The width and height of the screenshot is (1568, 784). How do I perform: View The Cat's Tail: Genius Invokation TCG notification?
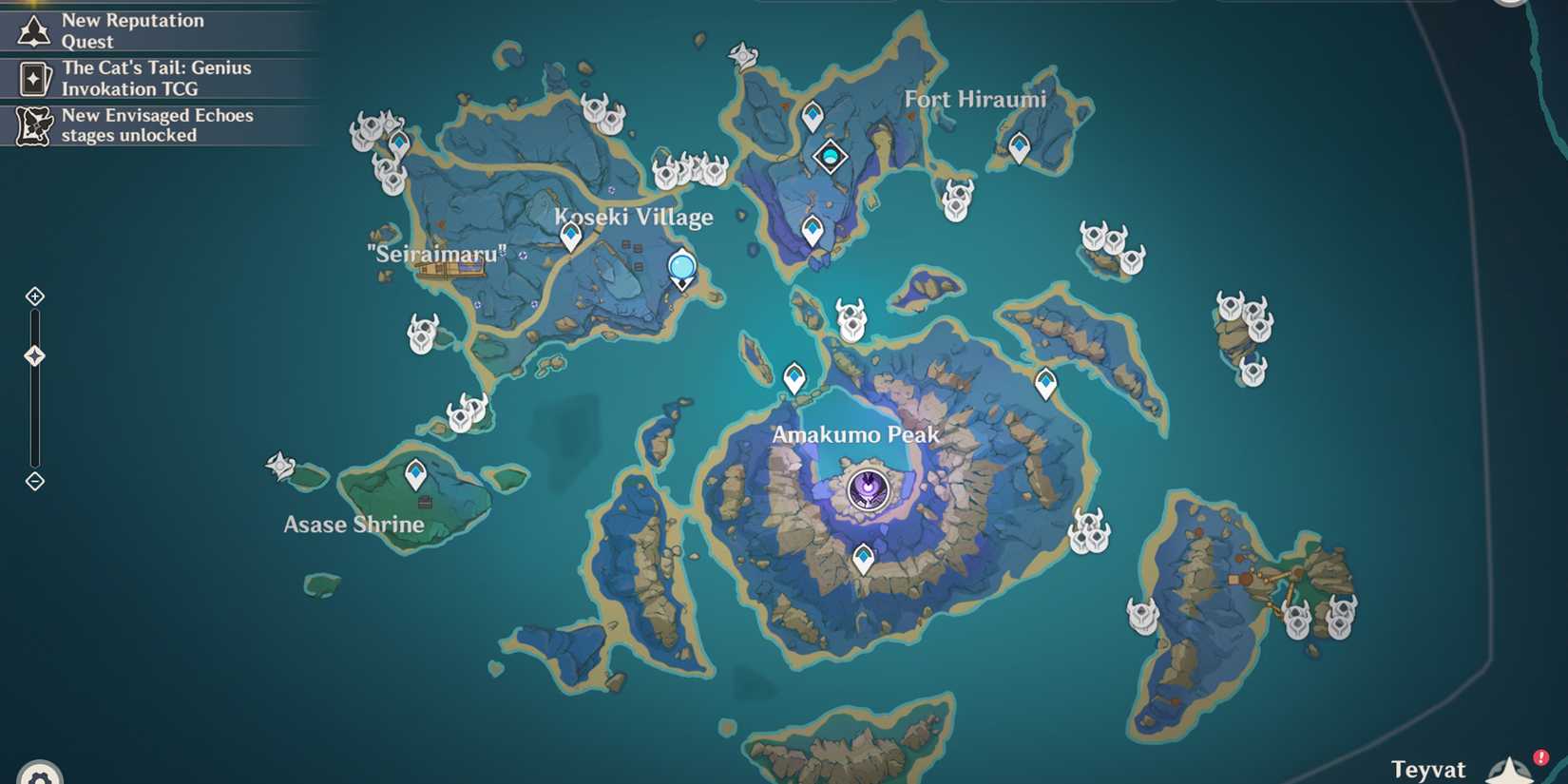tap(157, 78)
